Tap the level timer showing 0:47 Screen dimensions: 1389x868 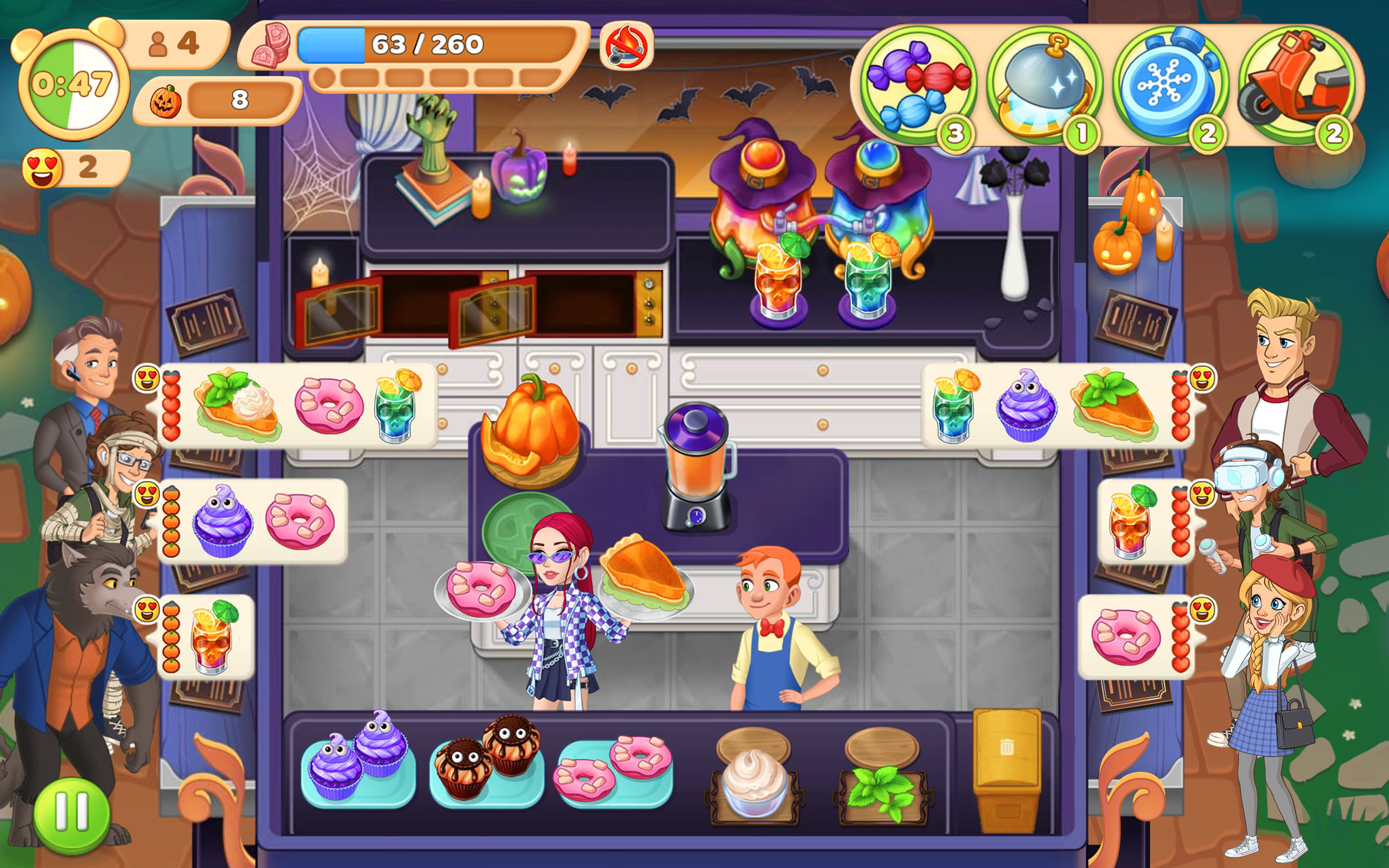click(x=72, y=80)
